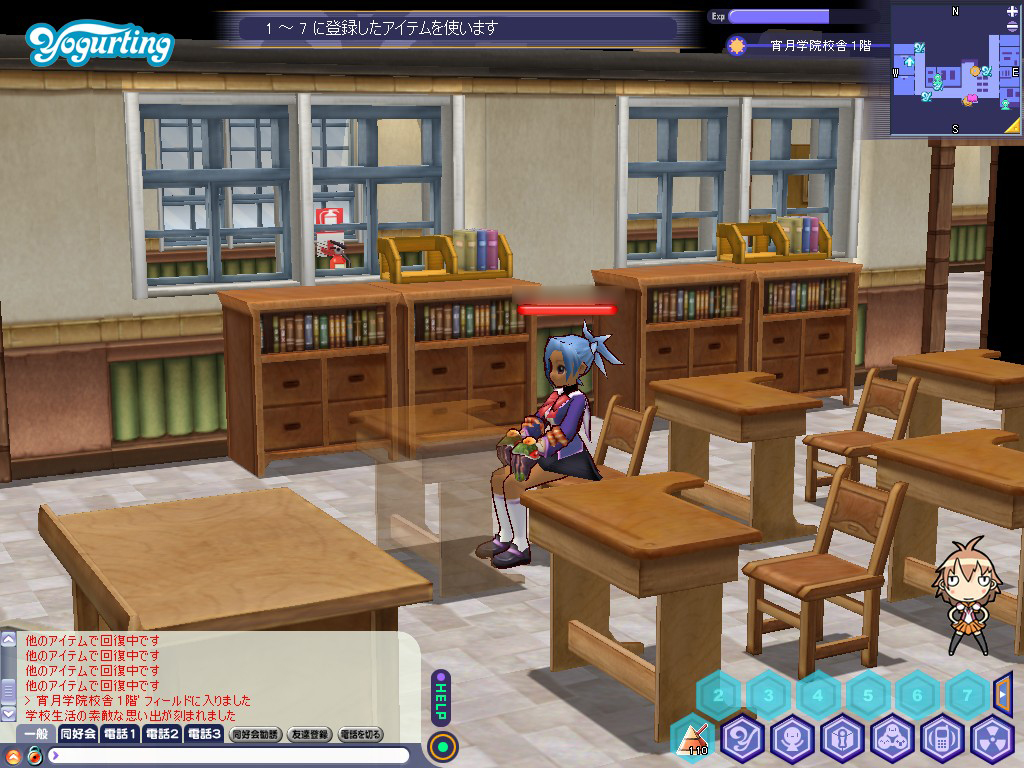The width and height of the screenshot is (1024, 768).
Task: Click the yellow corner triangle on minimap
Action: 1012,126
